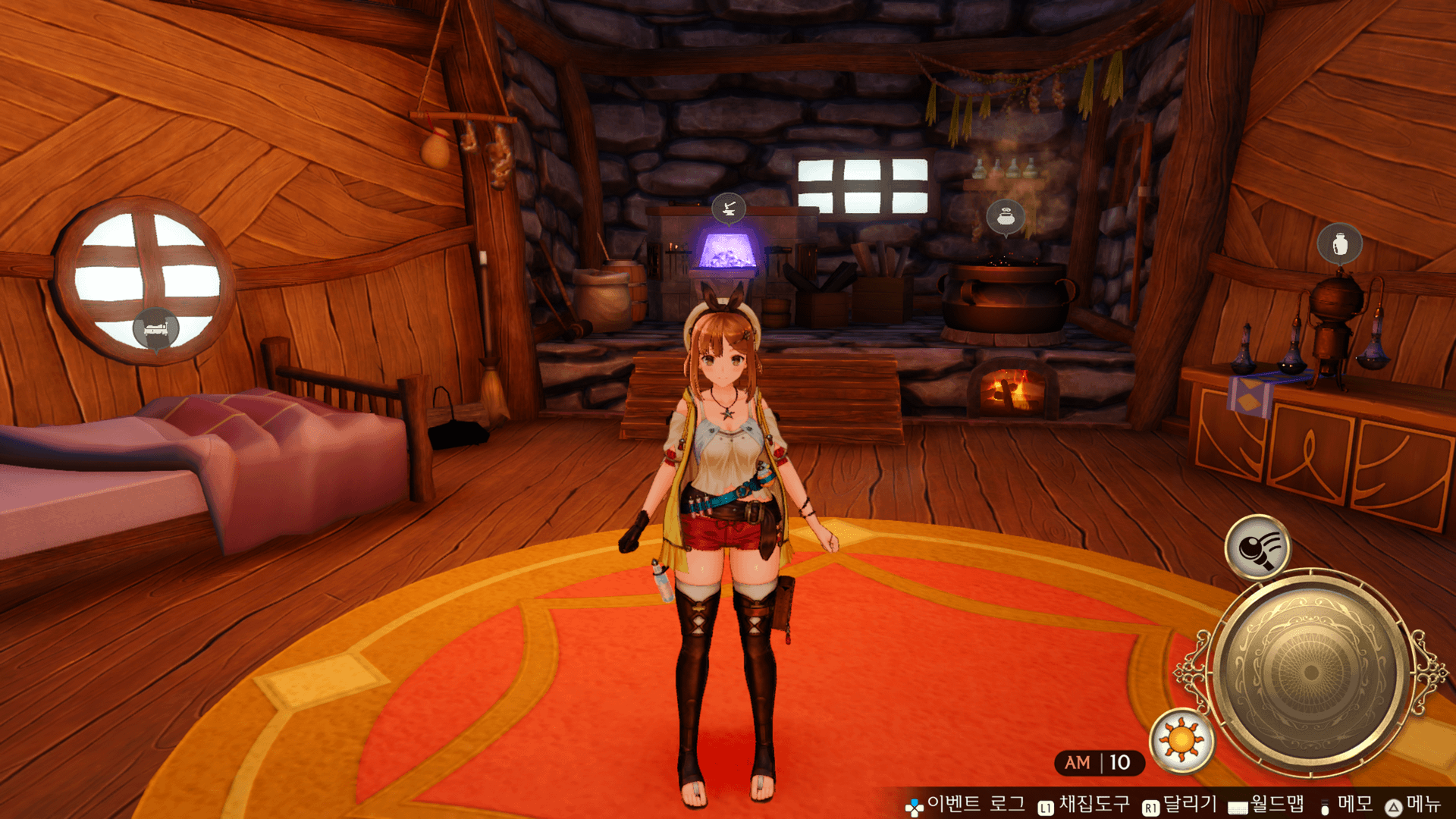Click the circular golden minimap
The image size is (1456, 819).
click(x=1310, y=672)
